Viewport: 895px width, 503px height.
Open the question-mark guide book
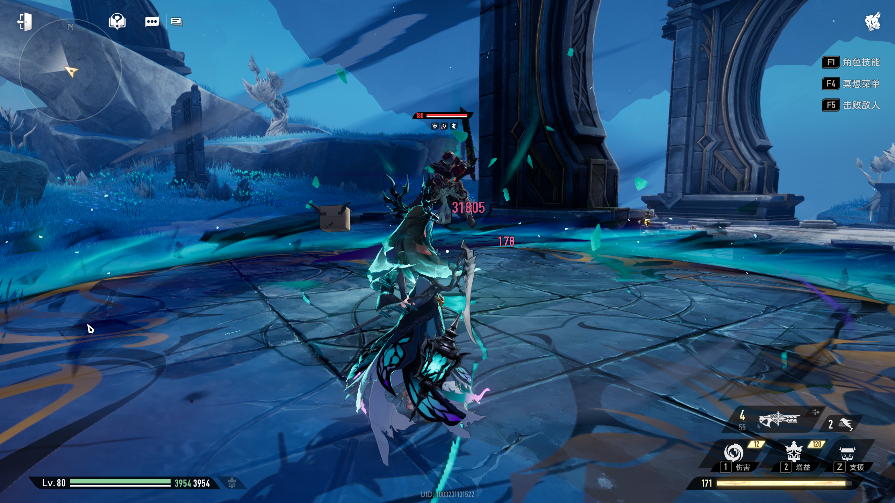pyautogui.click(x=118, y=20)
